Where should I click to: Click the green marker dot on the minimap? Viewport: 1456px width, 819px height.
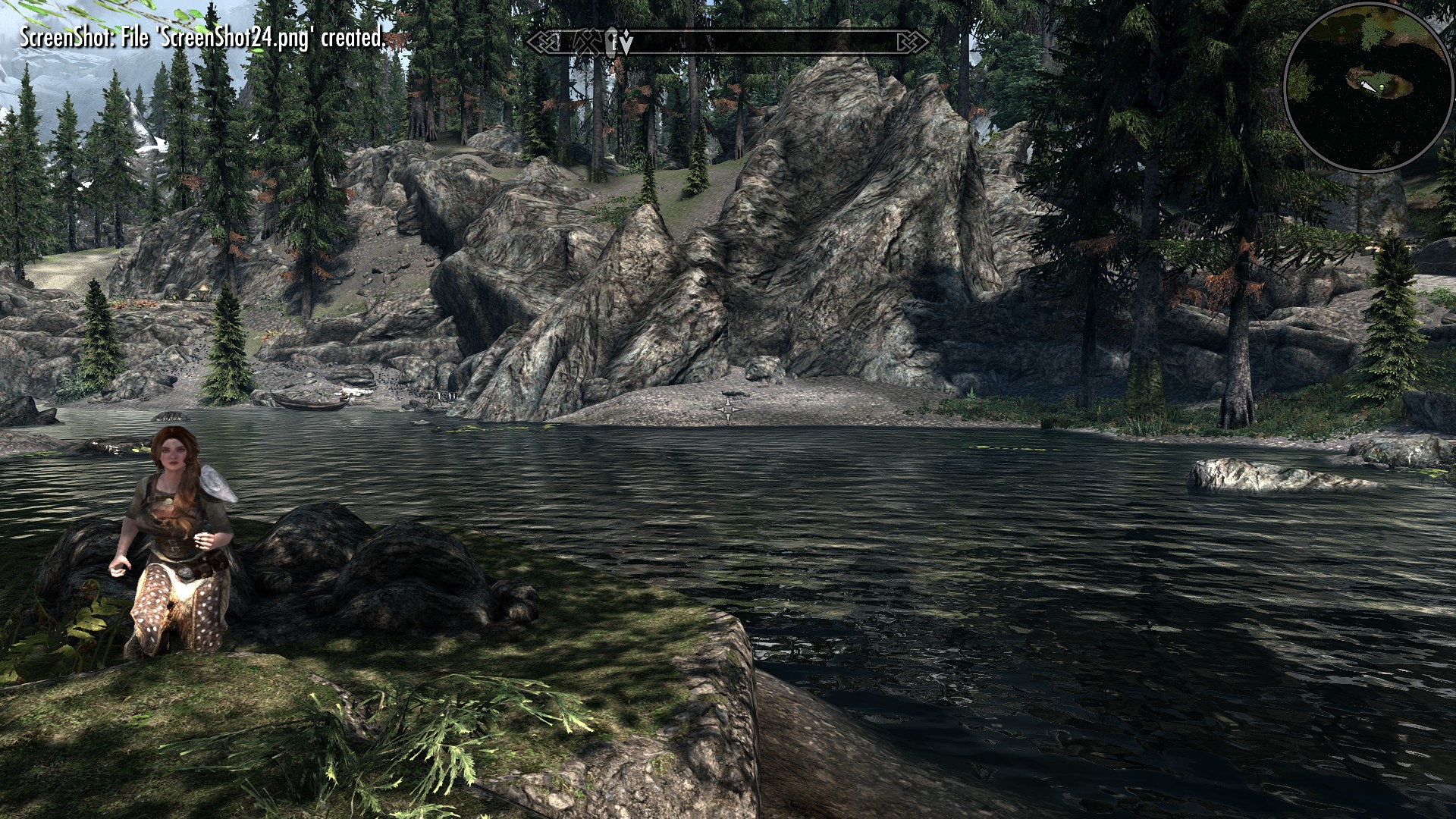pyautogui.click(x=1382, y=87)
